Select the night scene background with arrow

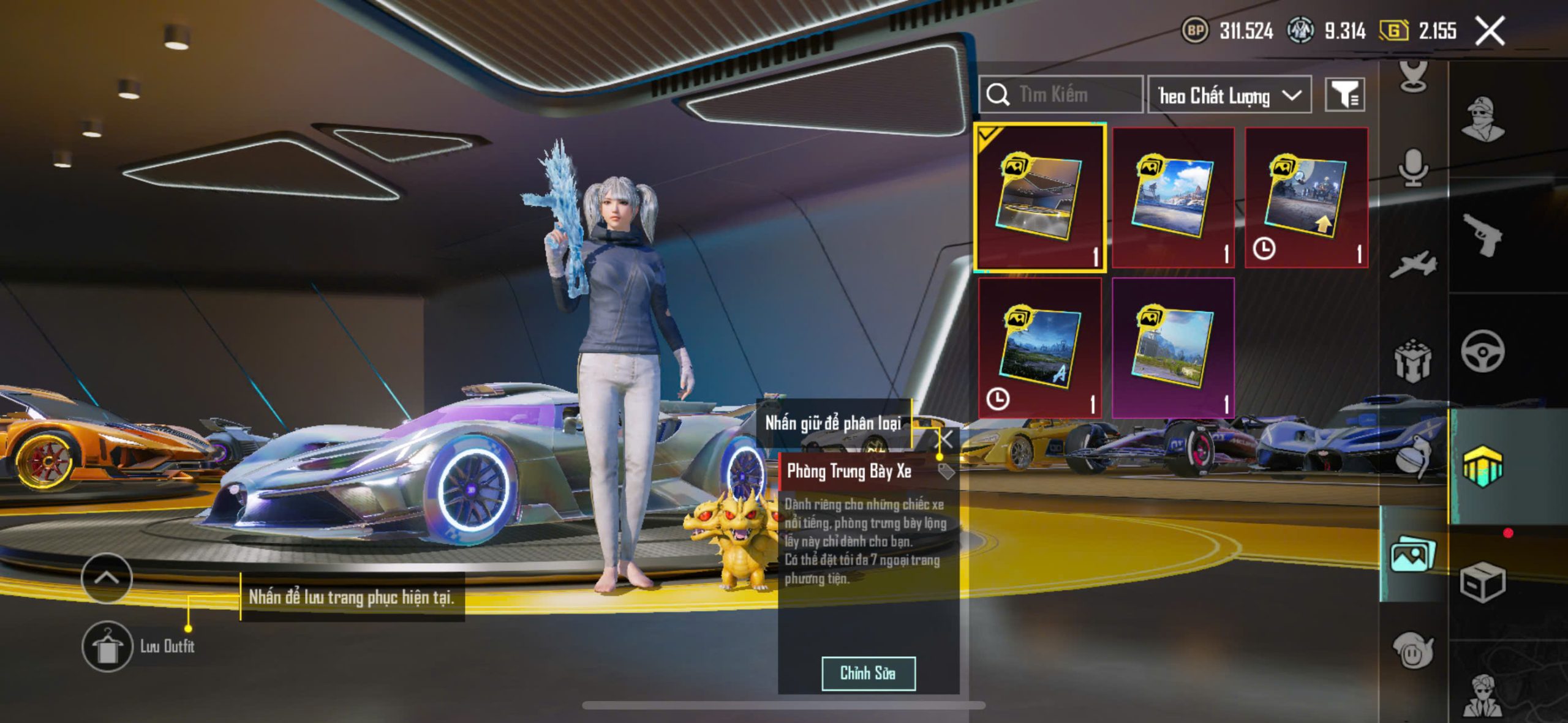tap(1306, 198)
